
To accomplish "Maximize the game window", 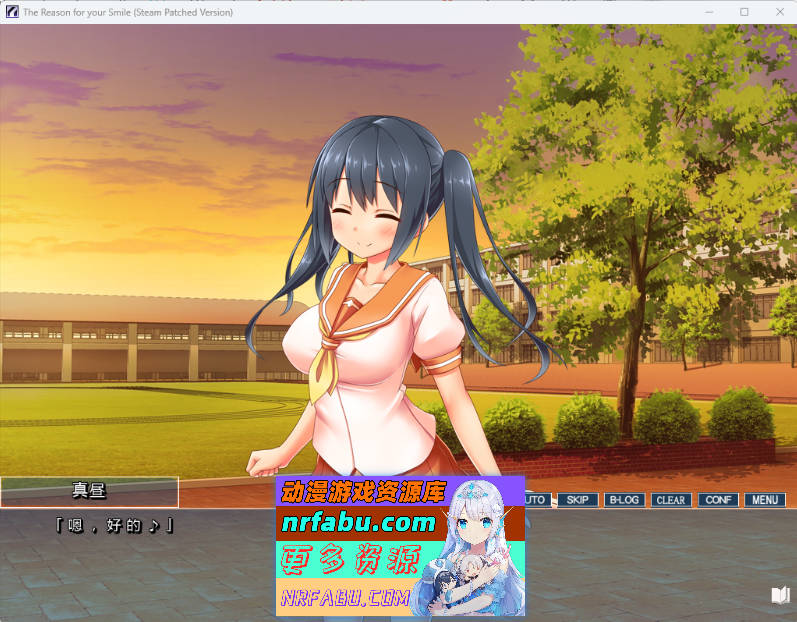I will point(743,12).
